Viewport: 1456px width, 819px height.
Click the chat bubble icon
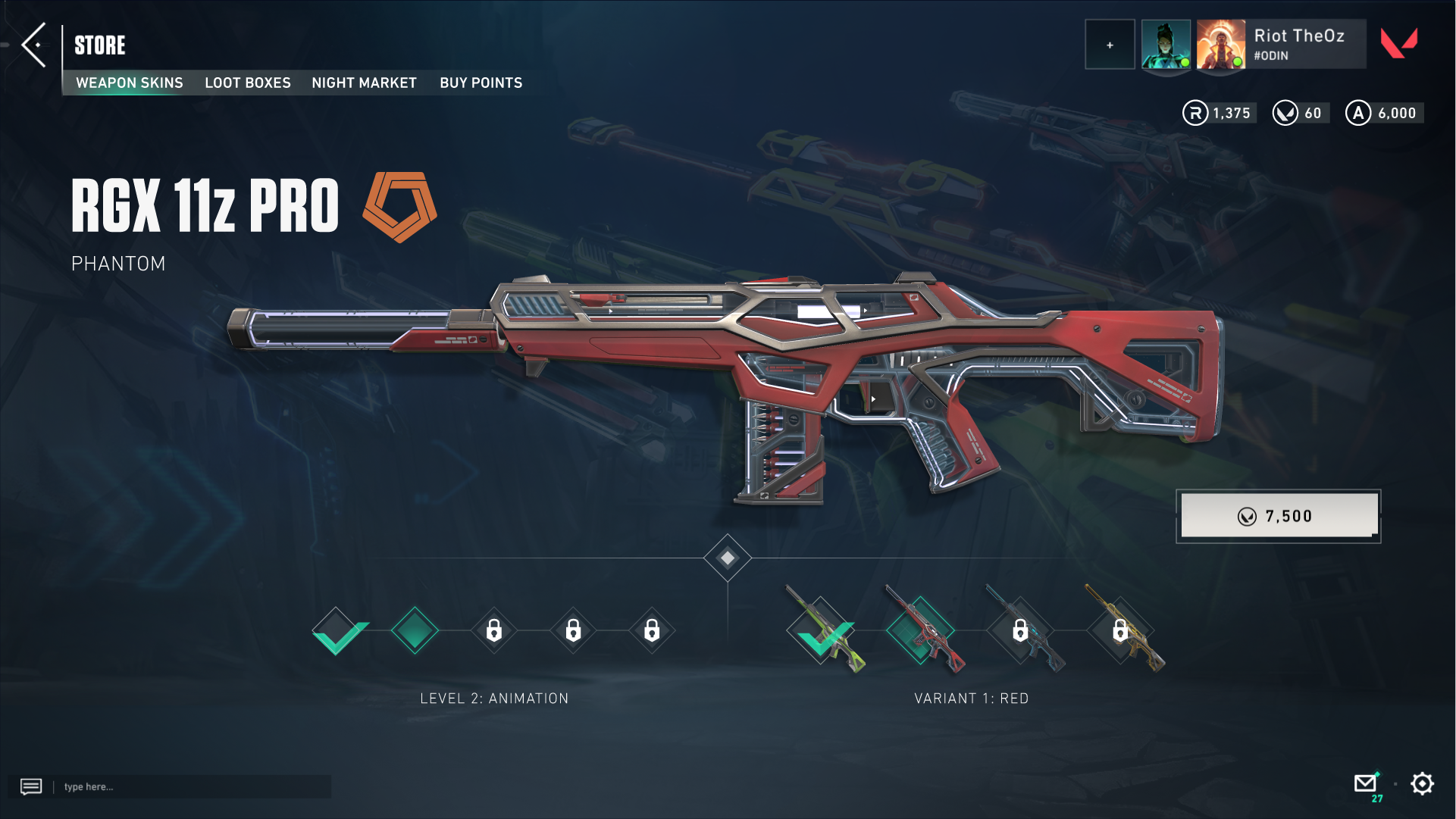coord(31,786)
